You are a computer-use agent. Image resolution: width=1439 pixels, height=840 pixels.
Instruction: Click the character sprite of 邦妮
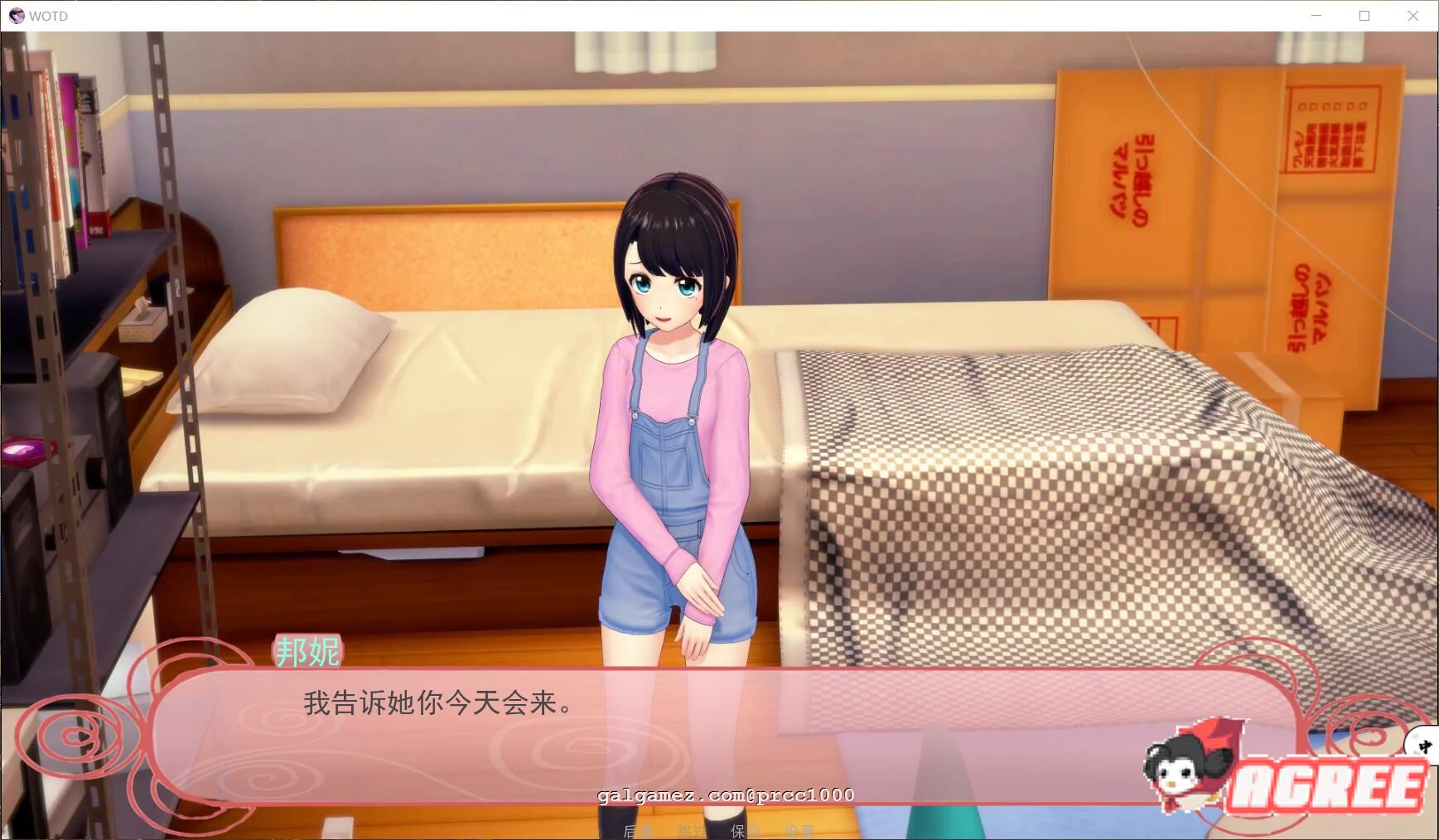point(671,414)
